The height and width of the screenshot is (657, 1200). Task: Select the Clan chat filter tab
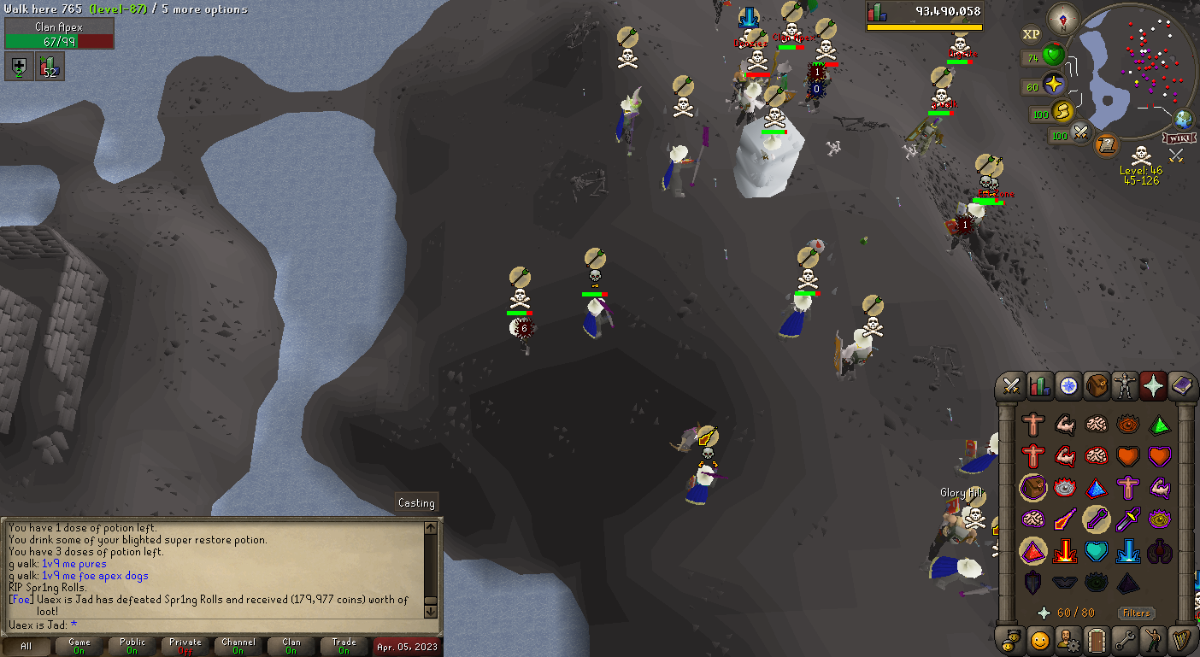[291, 646]
